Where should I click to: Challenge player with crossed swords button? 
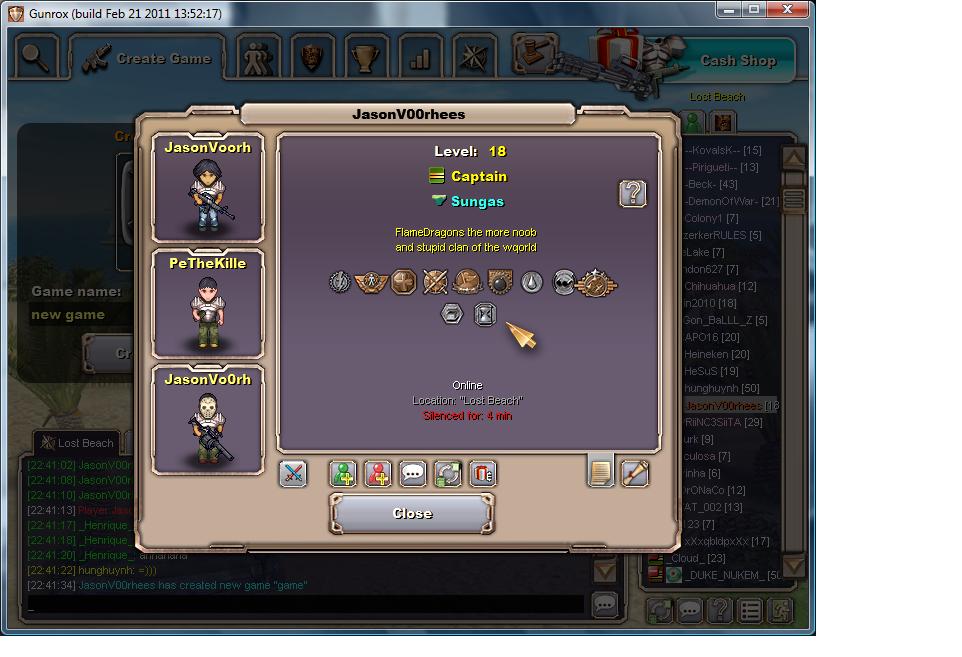[293, 473]
